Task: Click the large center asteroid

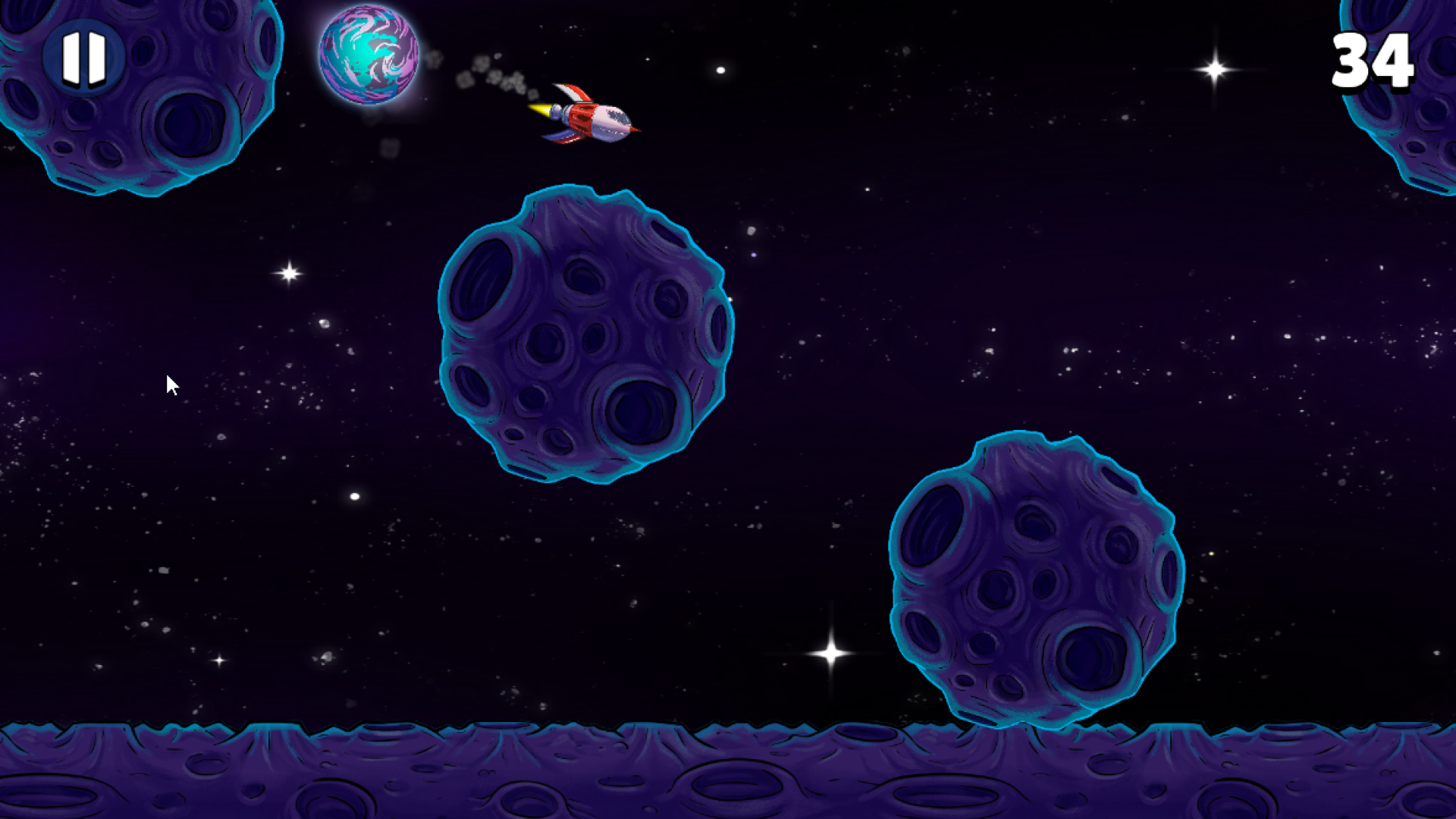Action: coord(584,334)
